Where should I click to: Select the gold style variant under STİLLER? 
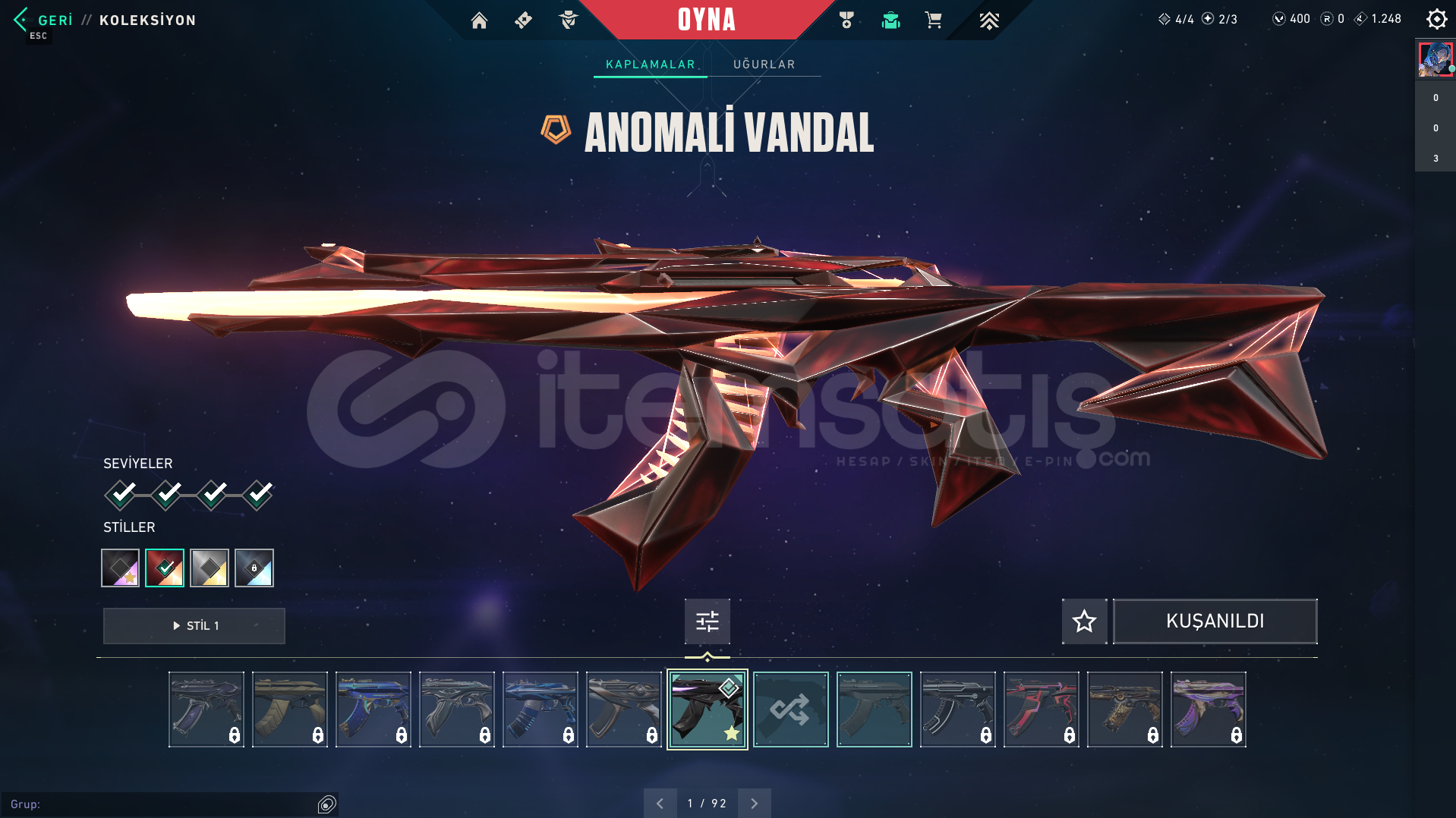[210, 568]
